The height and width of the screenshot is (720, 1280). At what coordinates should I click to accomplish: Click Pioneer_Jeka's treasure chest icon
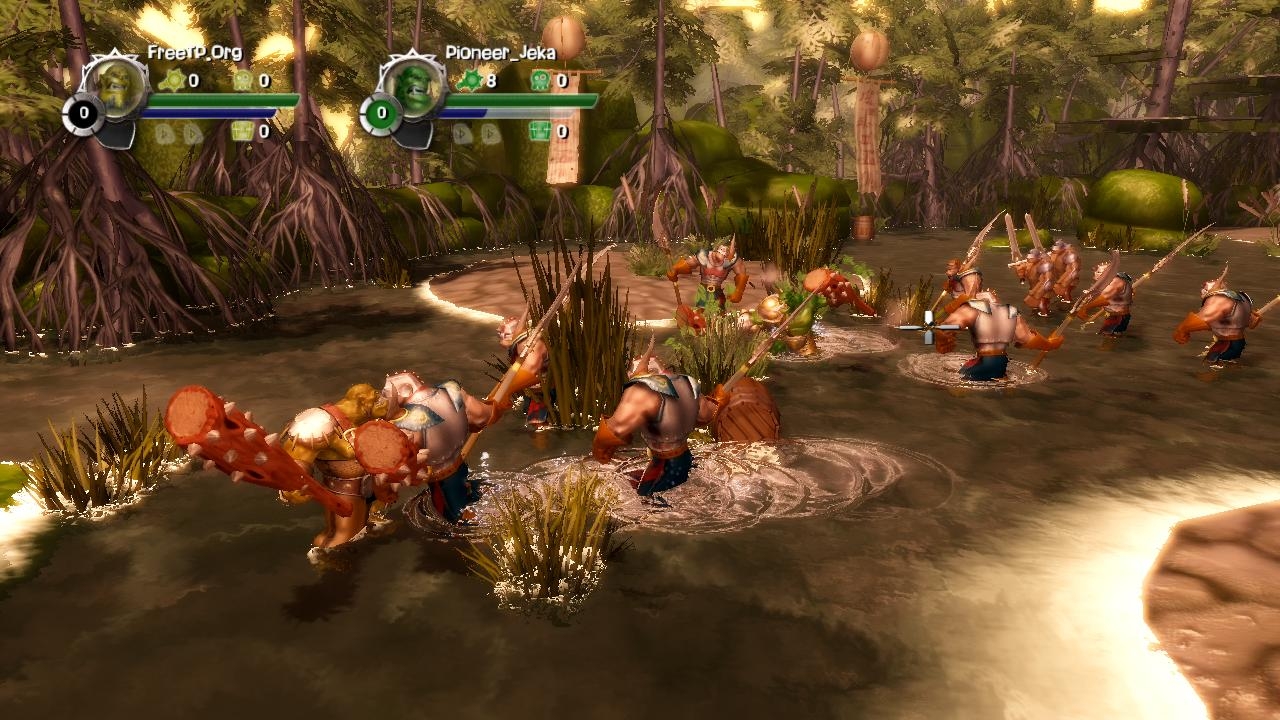[540, 131]
